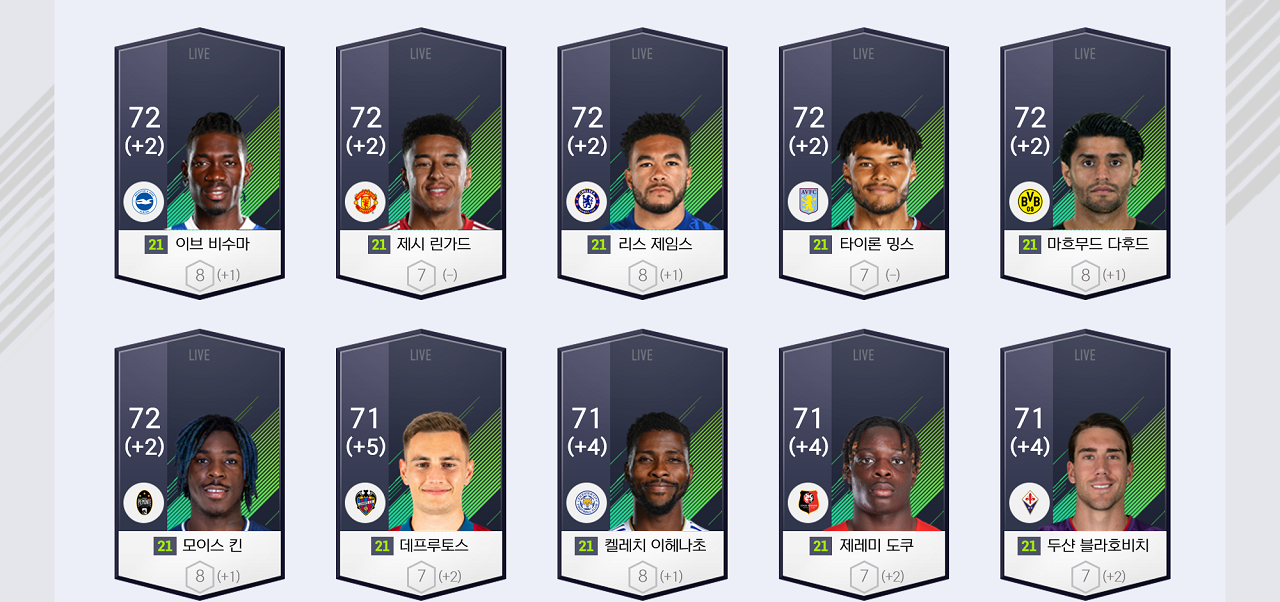
Task: Open the 모이스 킨 player card
Action: [199, 466]
